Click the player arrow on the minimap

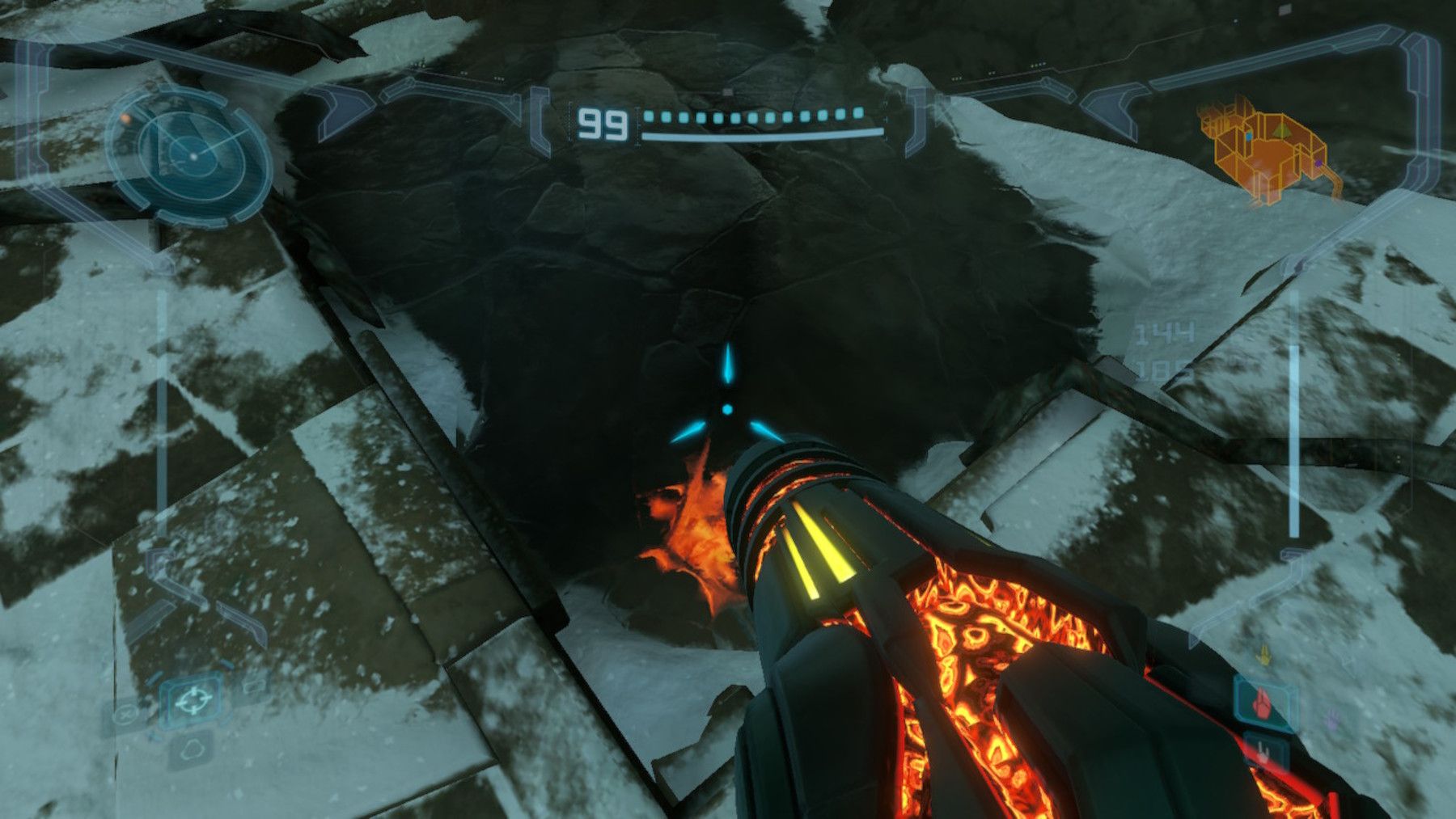(x=1280, y=131)
